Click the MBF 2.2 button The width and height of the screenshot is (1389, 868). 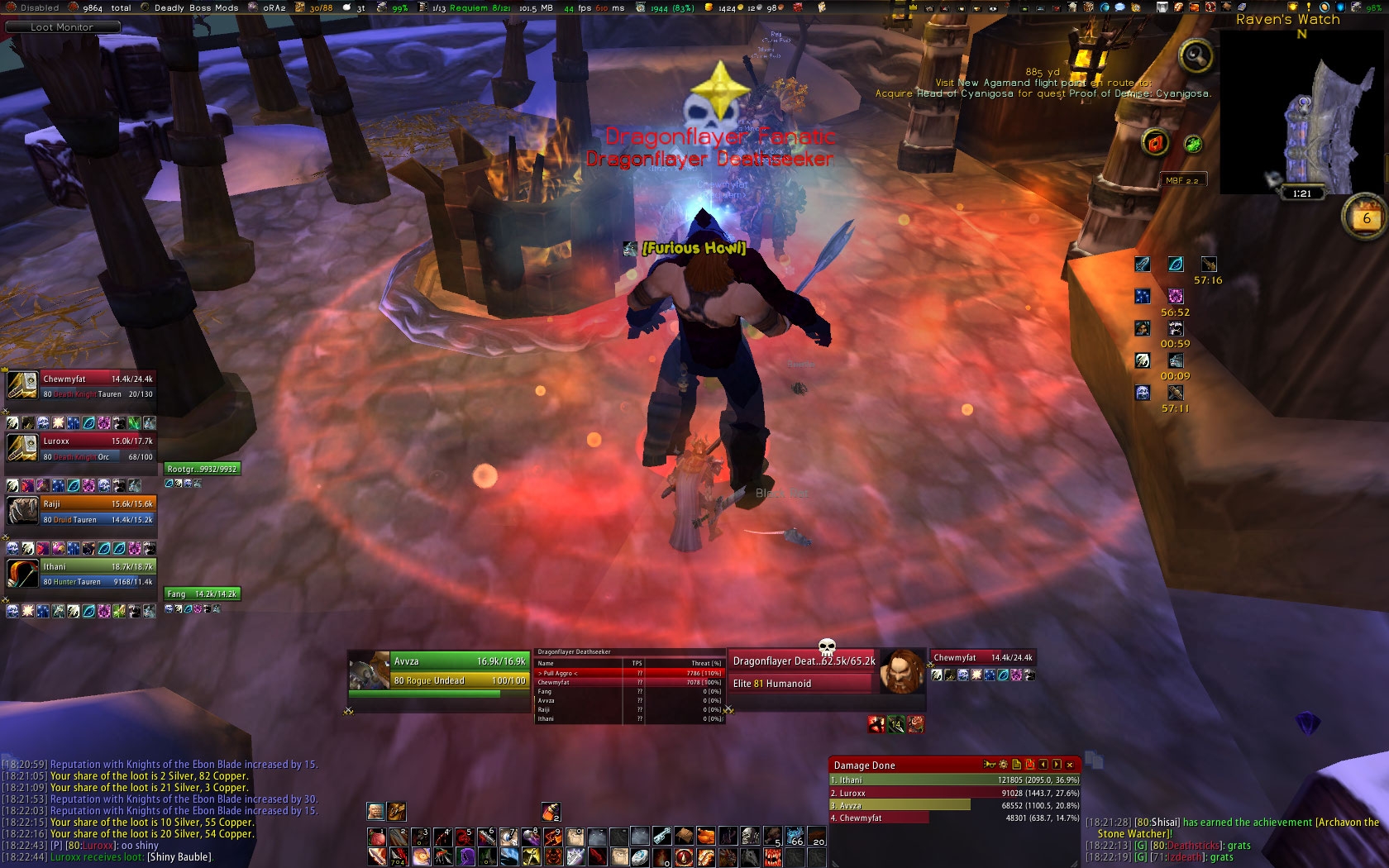pyautogui.click(x=1181, y=180)
